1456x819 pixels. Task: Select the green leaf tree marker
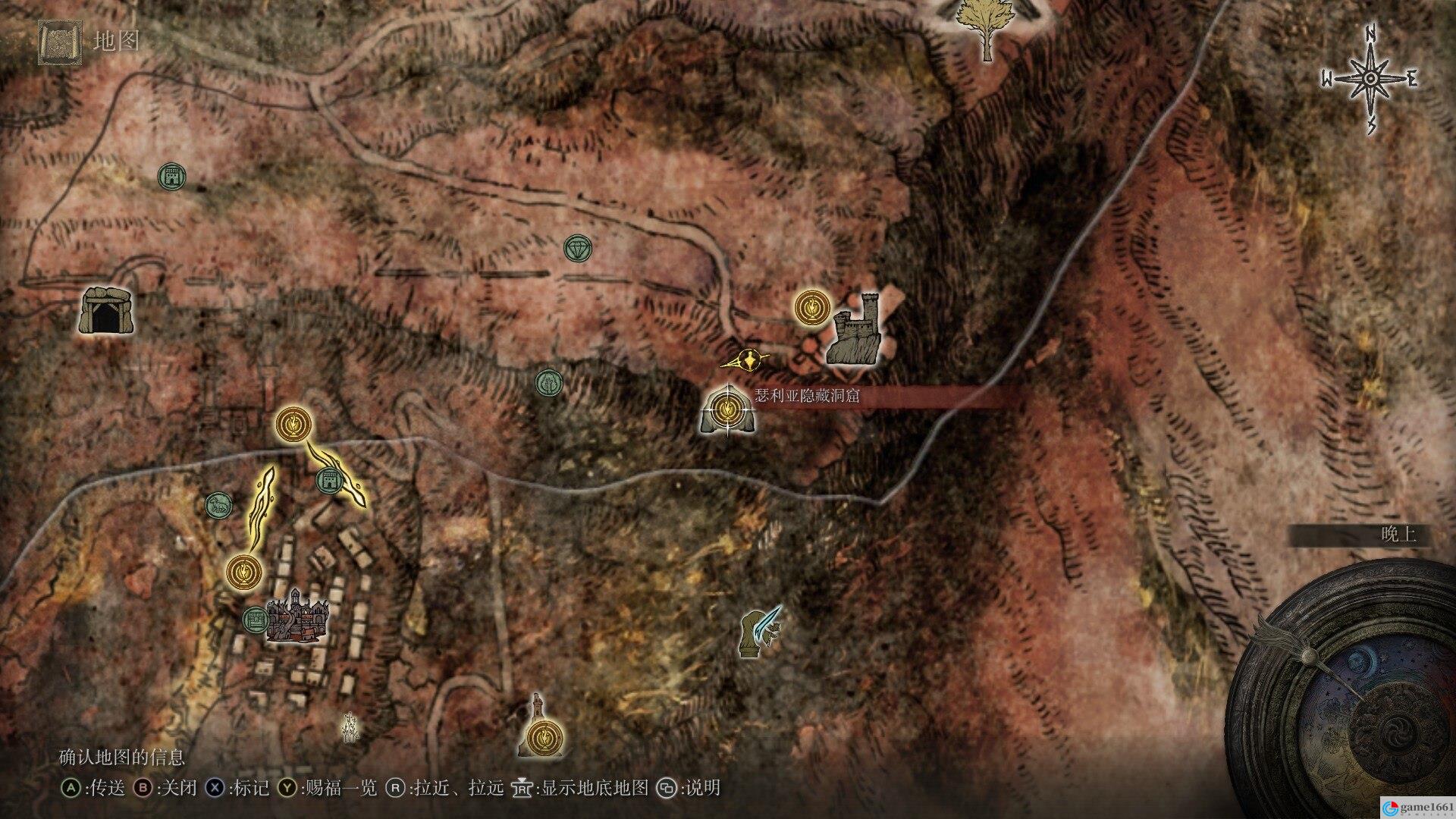[x=548, y=384]
